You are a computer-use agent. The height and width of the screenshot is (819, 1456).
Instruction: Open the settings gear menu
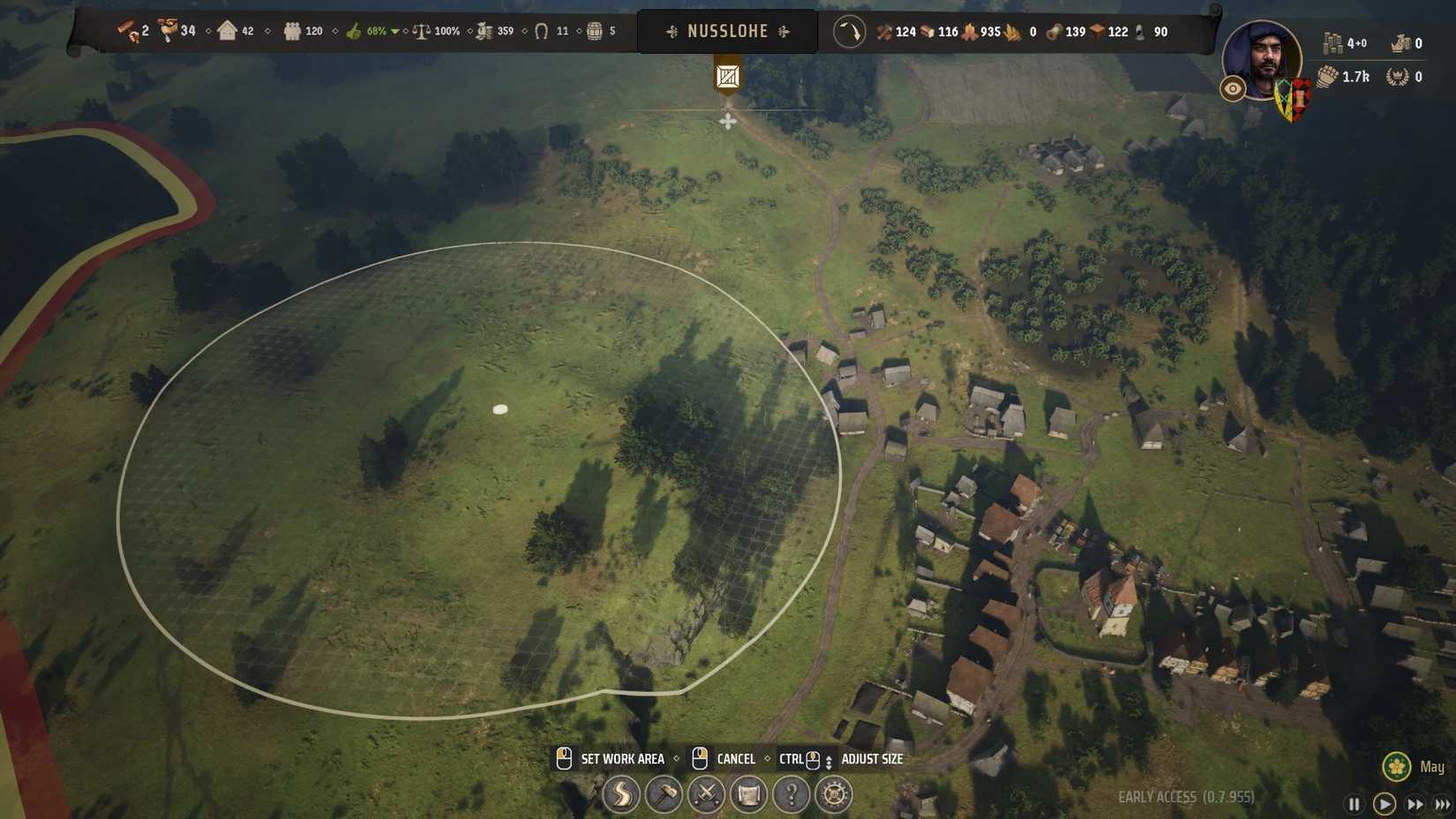pyautogui.click(x=834, y=795)
